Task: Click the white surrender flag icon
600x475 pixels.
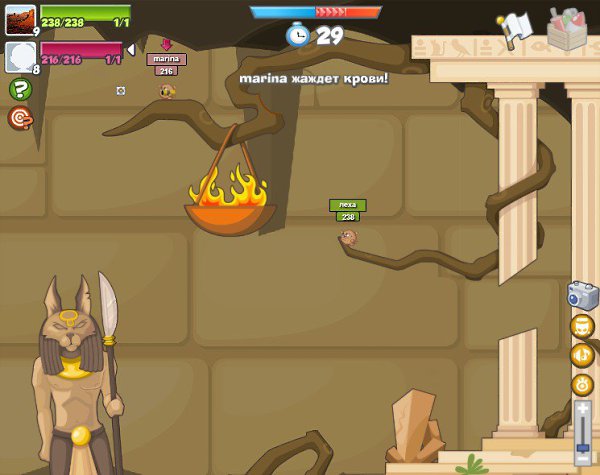Action: 514,28
